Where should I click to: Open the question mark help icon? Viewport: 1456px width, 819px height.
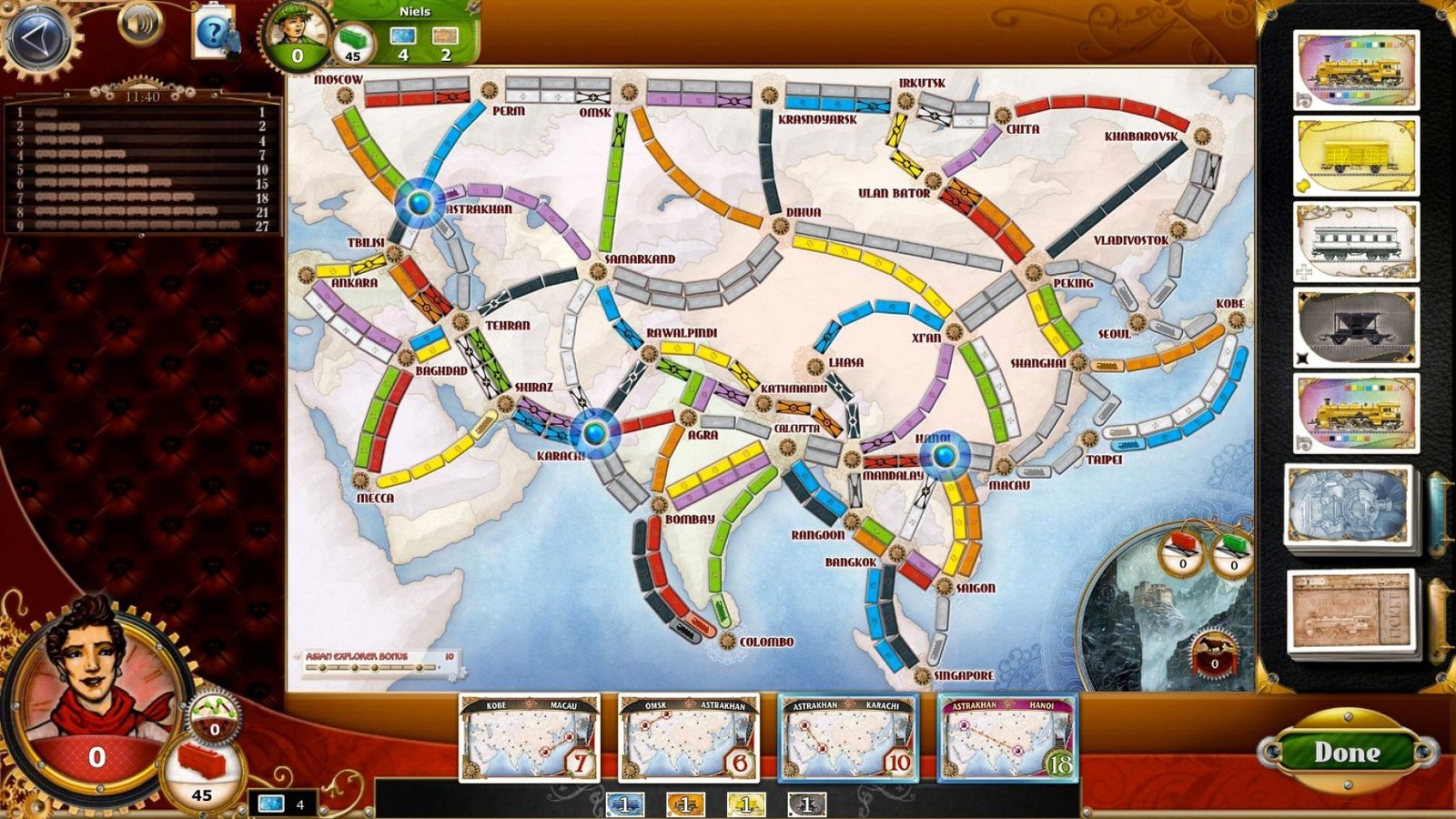click(215, 35)
